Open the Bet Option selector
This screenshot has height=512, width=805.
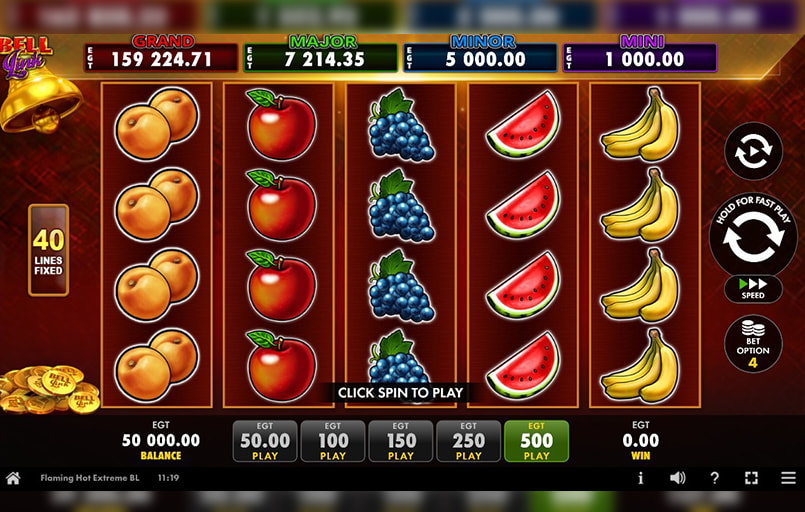pyautogui.click(x=753, y=343)
